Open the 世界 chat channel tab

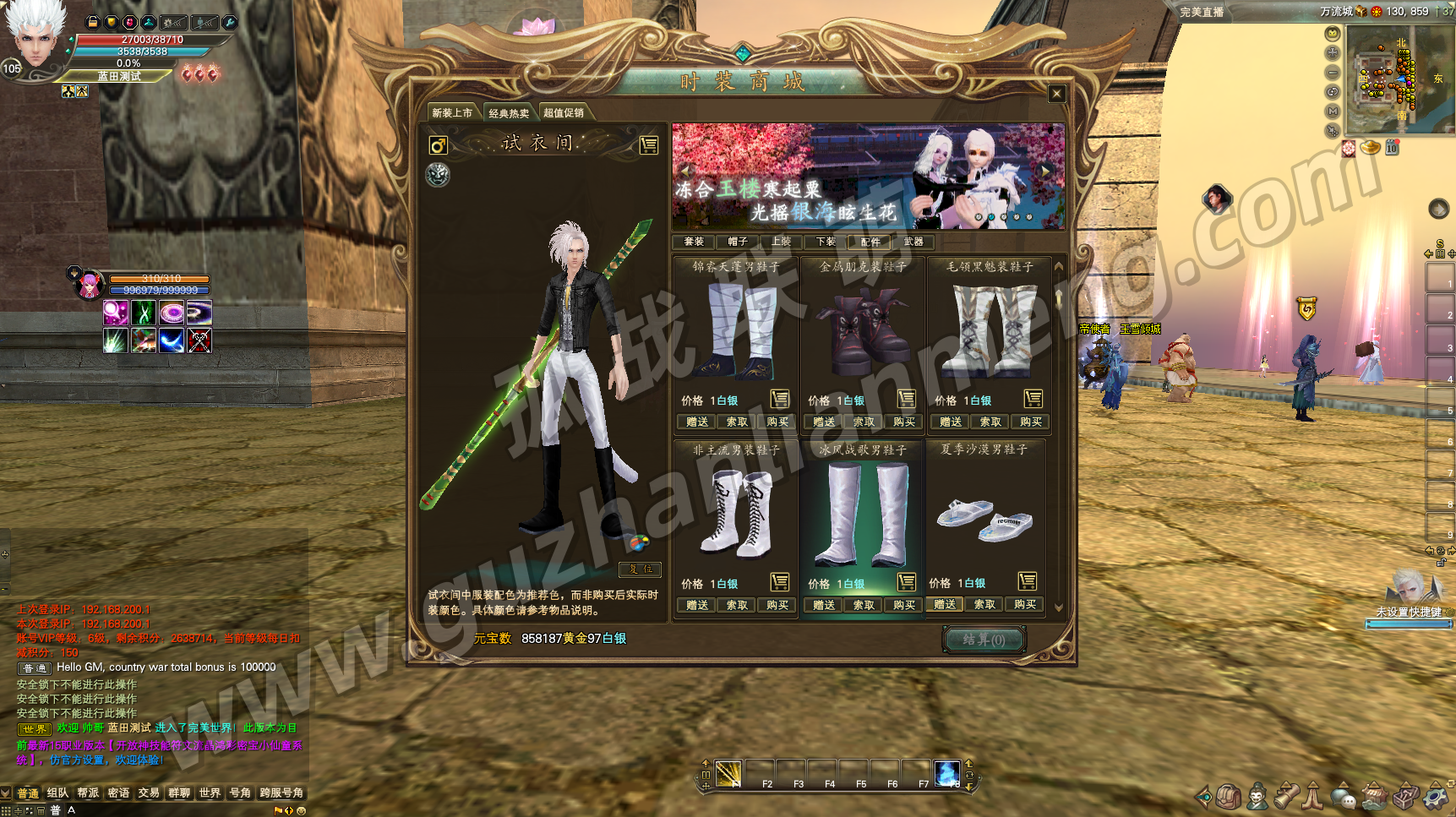pos(210,792)
